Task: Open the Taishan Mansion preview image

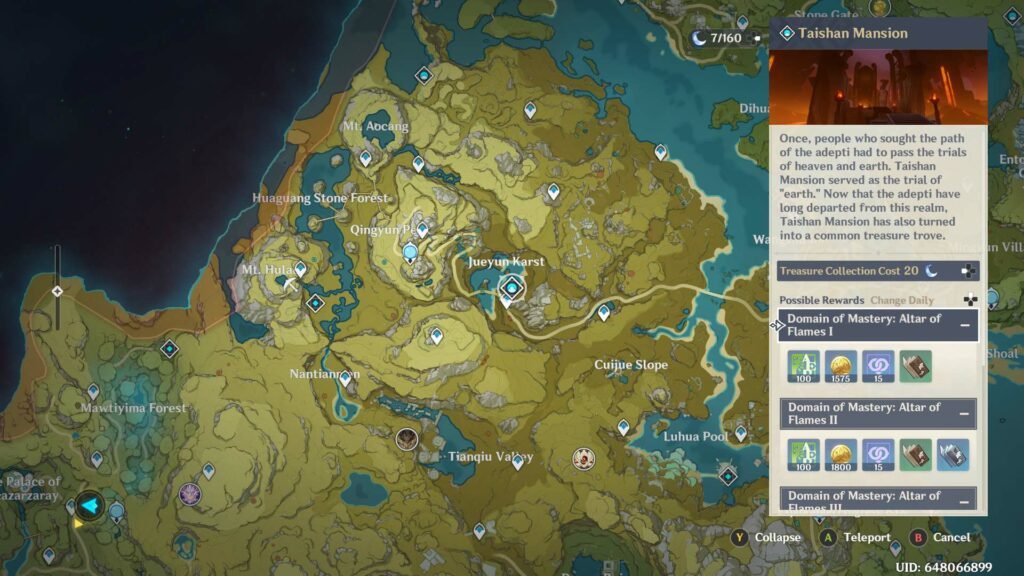Action: point(878,86)
